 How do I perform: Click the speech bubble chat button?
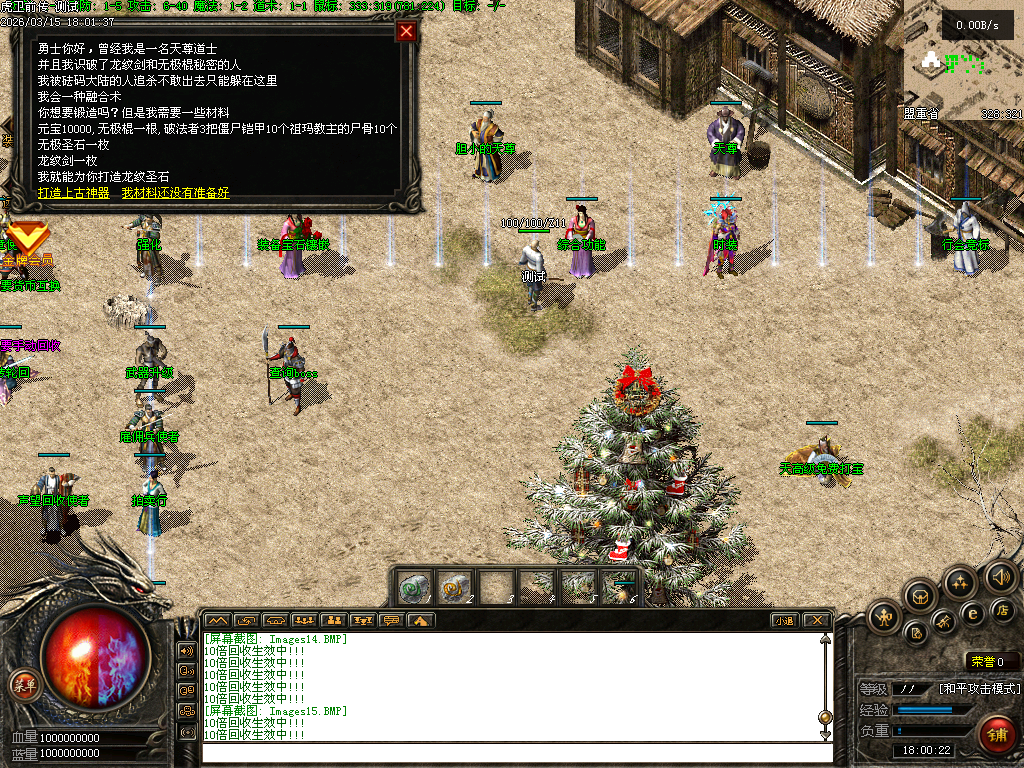coord(392,620)
